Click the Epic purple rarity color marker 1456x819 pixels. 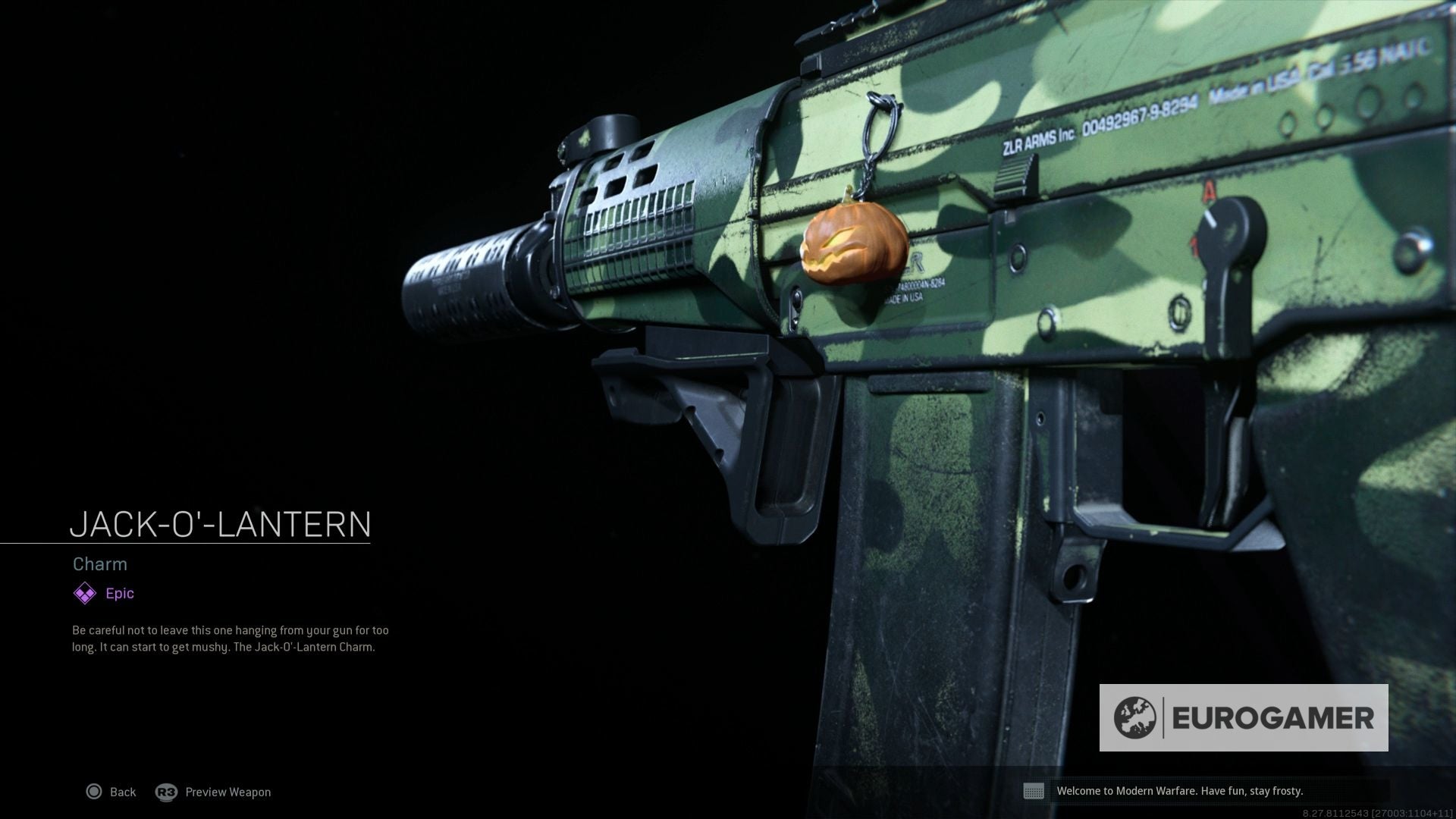[x=83, y=593]
